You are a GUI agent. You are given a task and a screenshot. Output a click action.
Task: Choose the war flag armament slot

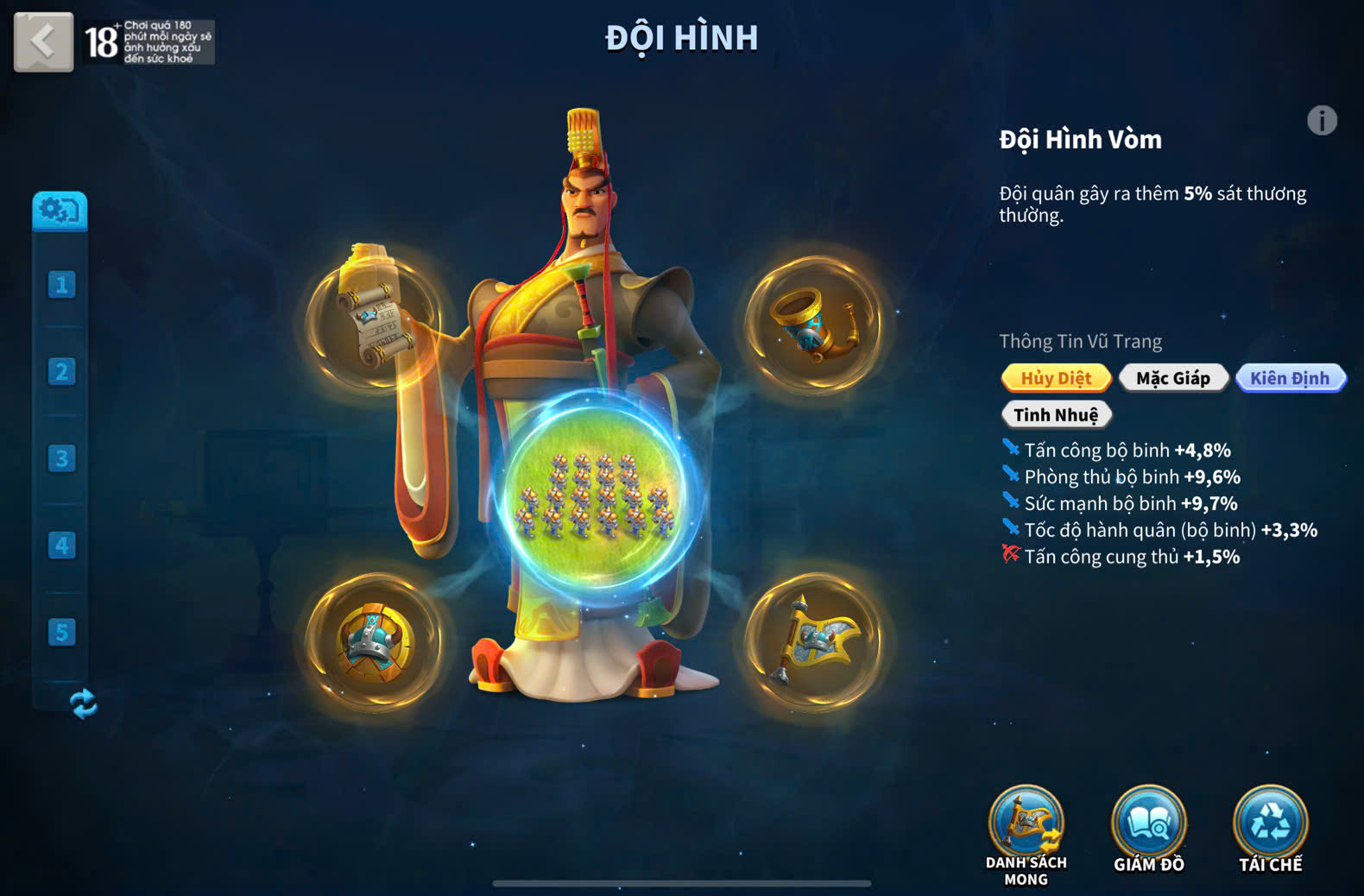coord(814,642)
